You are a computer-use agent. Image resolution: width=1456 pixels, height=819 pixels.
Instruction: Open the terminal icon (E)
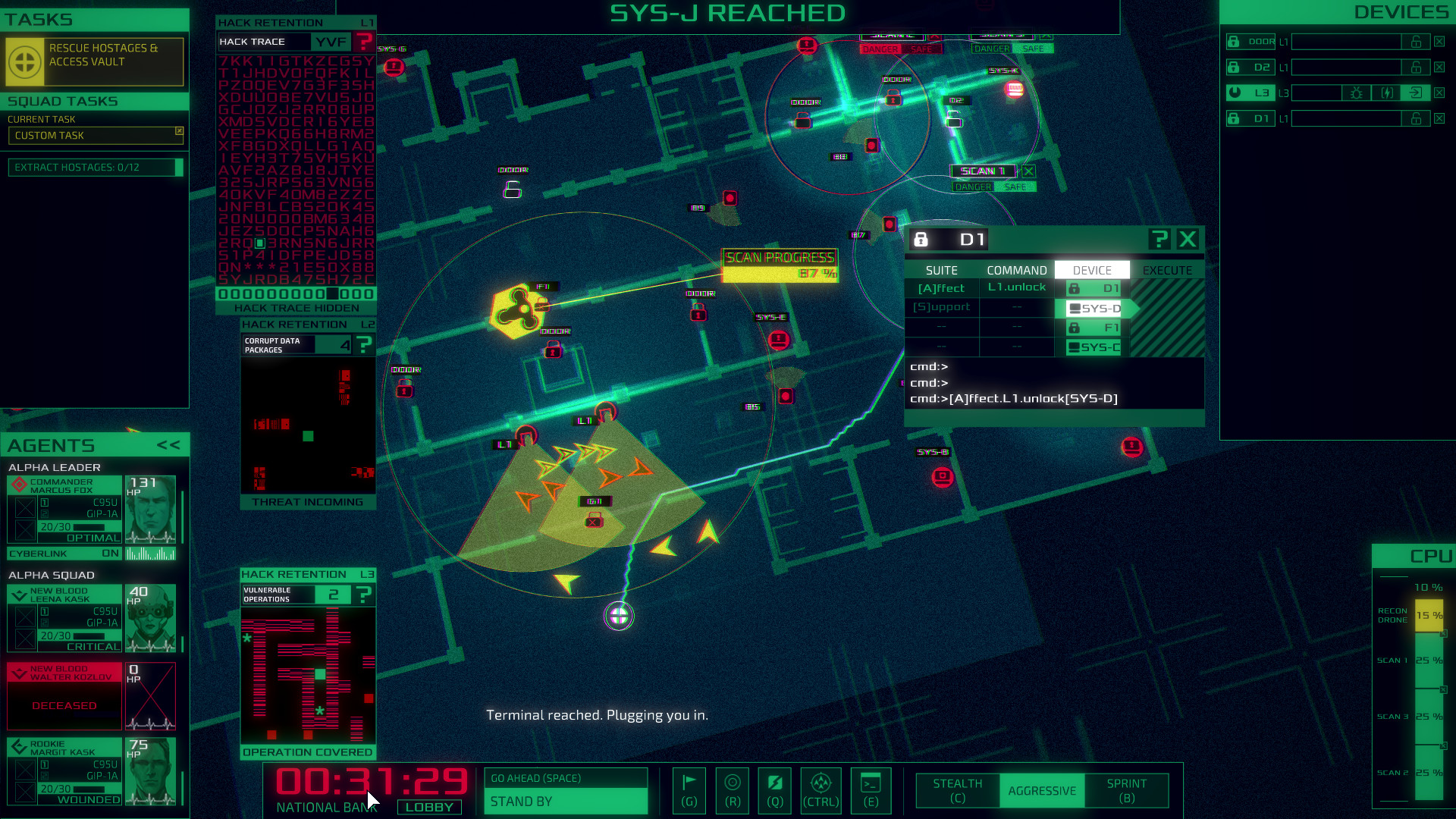pyautogui.click(x=871, y=791)
